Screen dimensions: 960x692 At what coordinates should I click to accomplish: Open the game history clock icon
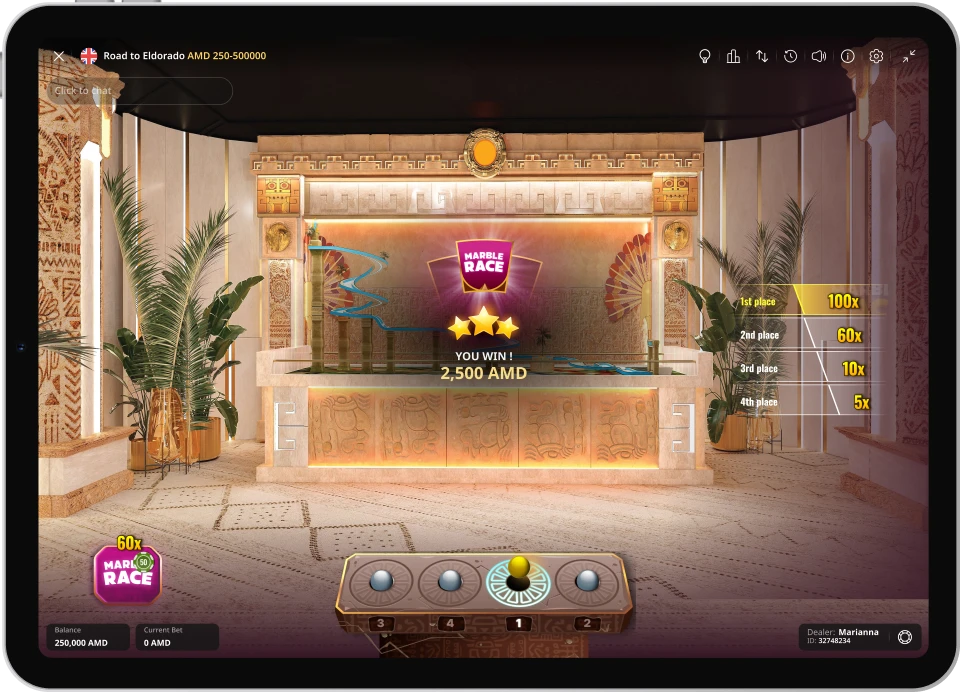pyautogui.click(x=790, y=56)
